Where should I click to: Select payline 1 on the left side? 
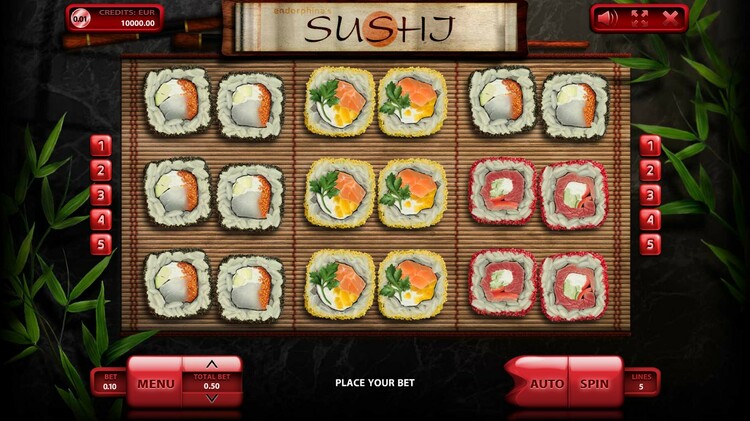(x=100, y=146)
